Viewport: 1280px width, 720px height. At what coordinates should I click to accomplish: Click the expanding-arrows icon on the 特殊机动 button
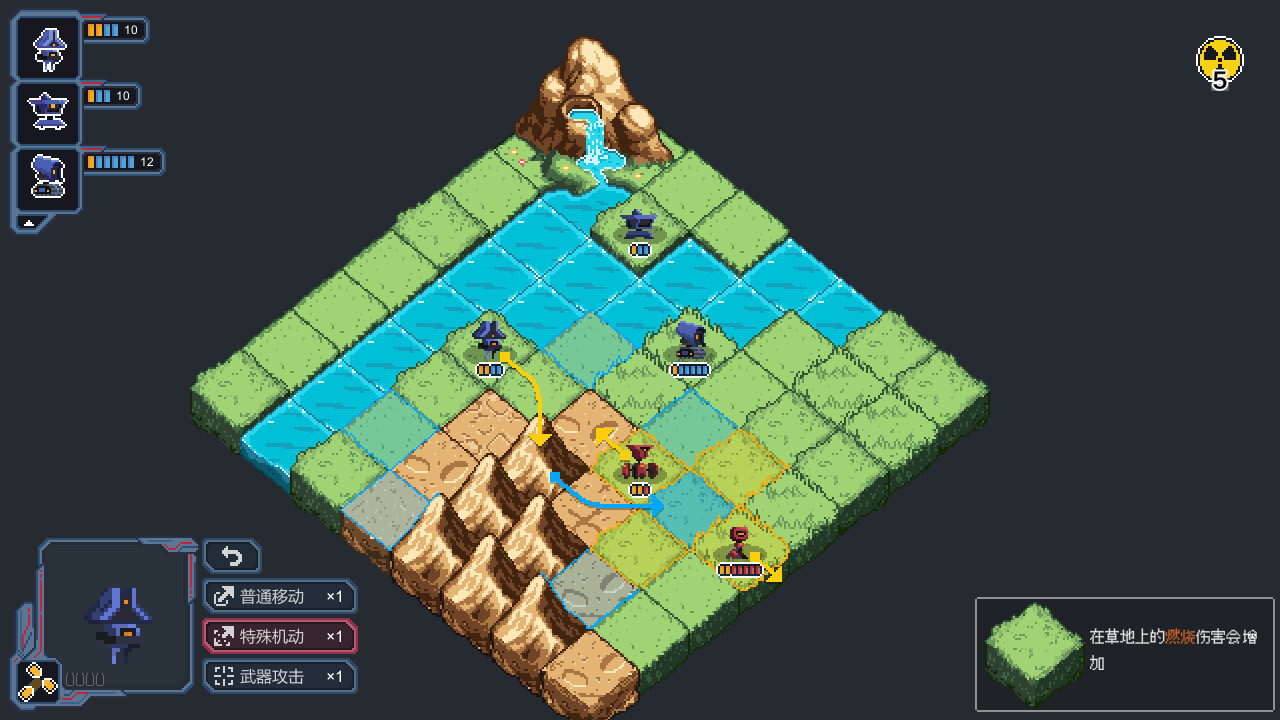pos(222,637)
